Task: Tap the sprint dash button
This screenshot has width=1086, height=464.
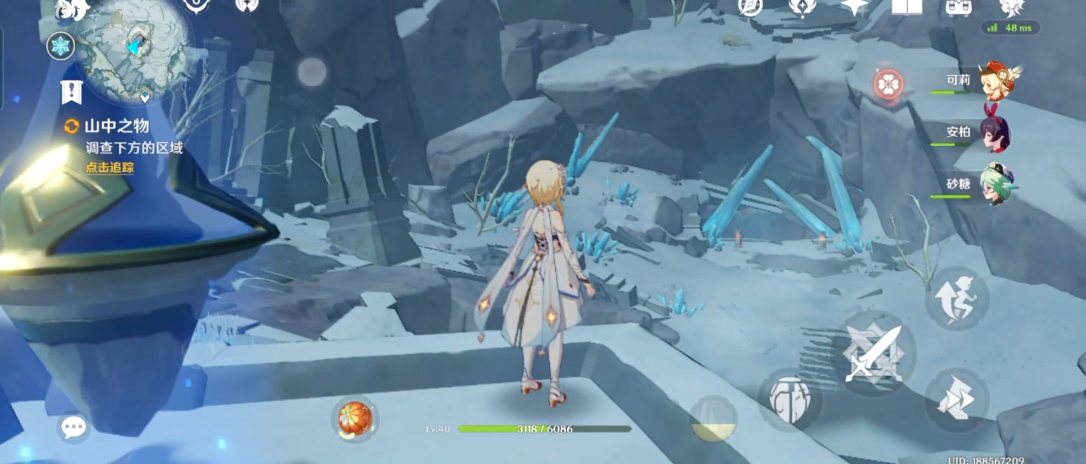Action: tap(956, 400)
